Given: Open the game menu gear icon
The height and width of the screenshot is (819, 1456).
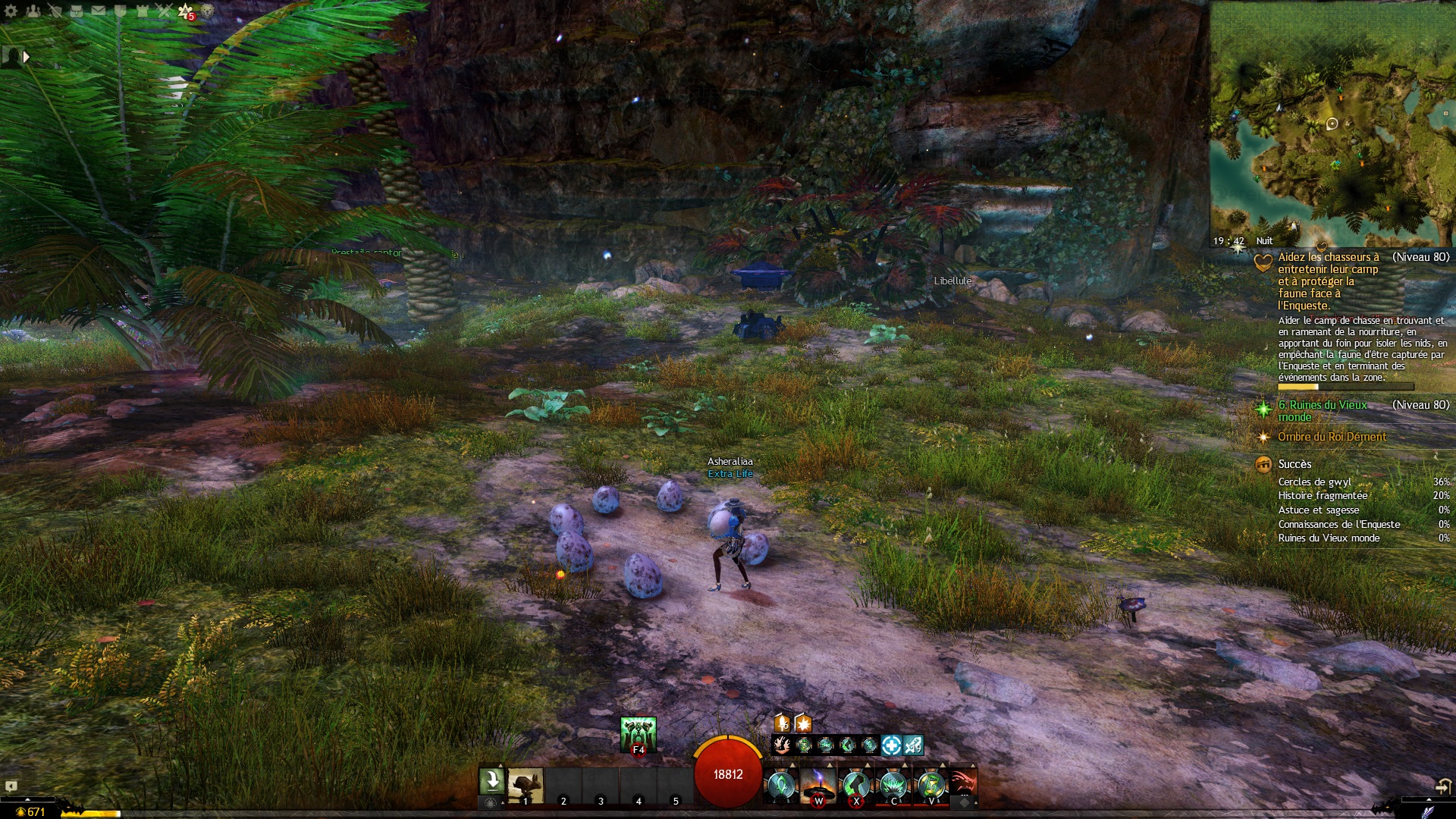Looking at the screenshot, I should 11,11.
